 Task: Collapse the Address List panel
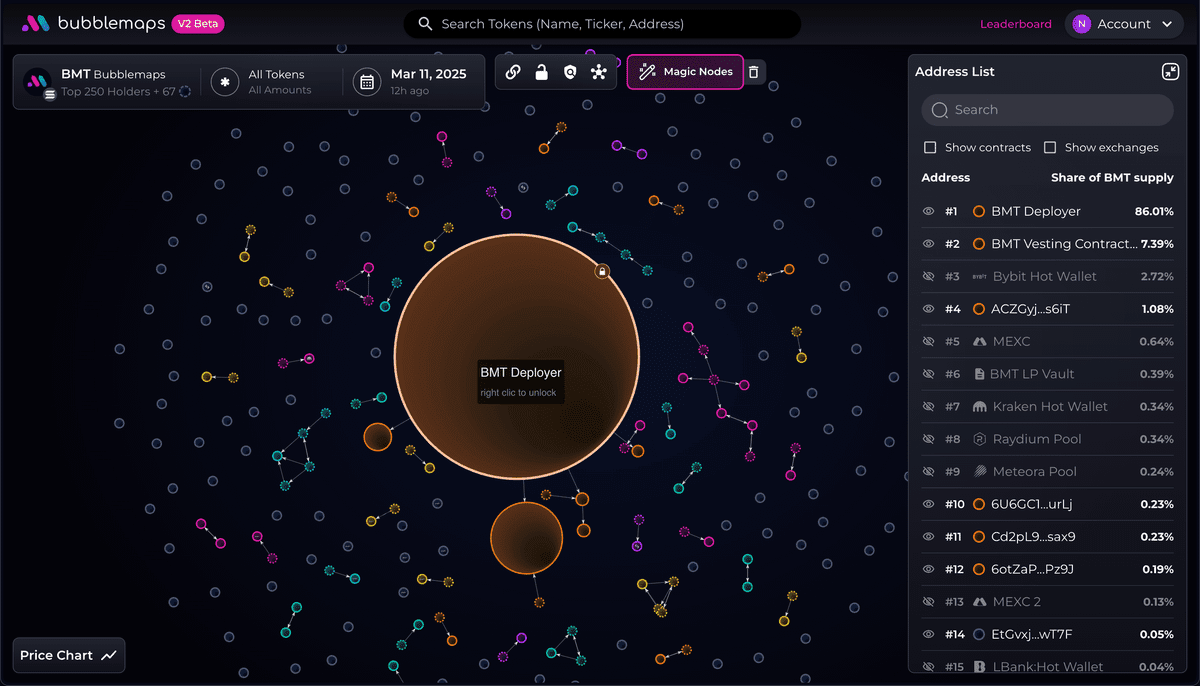pyautogui.click(x=1169, y=72)
